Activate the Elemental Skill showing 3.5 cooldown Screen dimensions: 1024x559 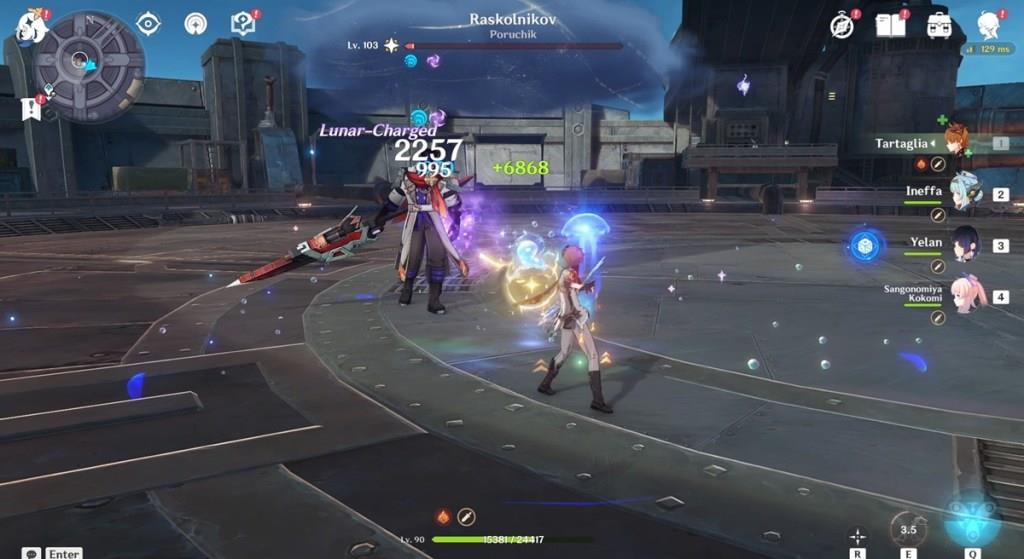[x=908, y=528]
